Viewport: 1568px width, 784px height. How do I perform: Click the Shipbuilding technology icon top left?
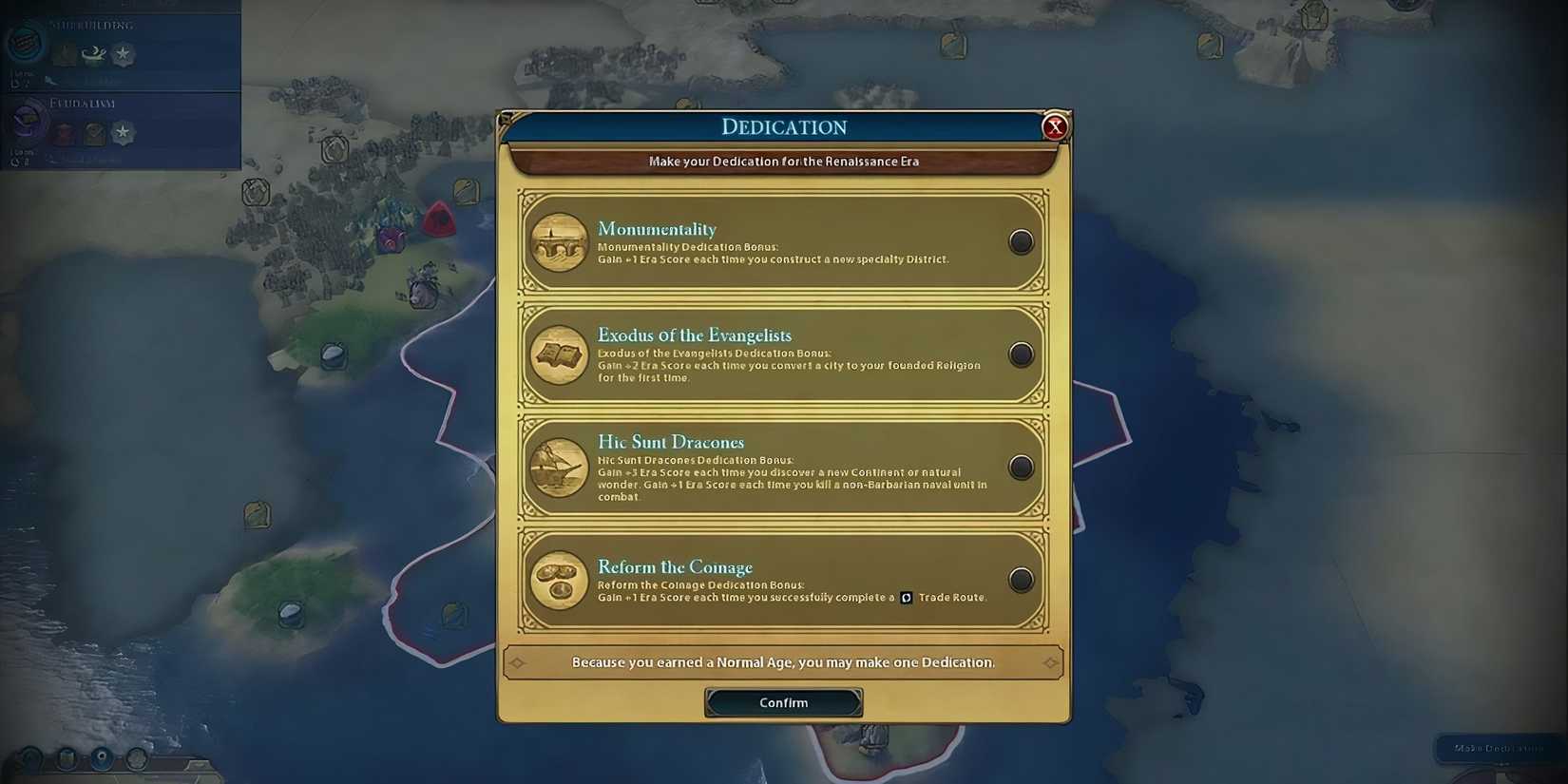tap(24, 43)
